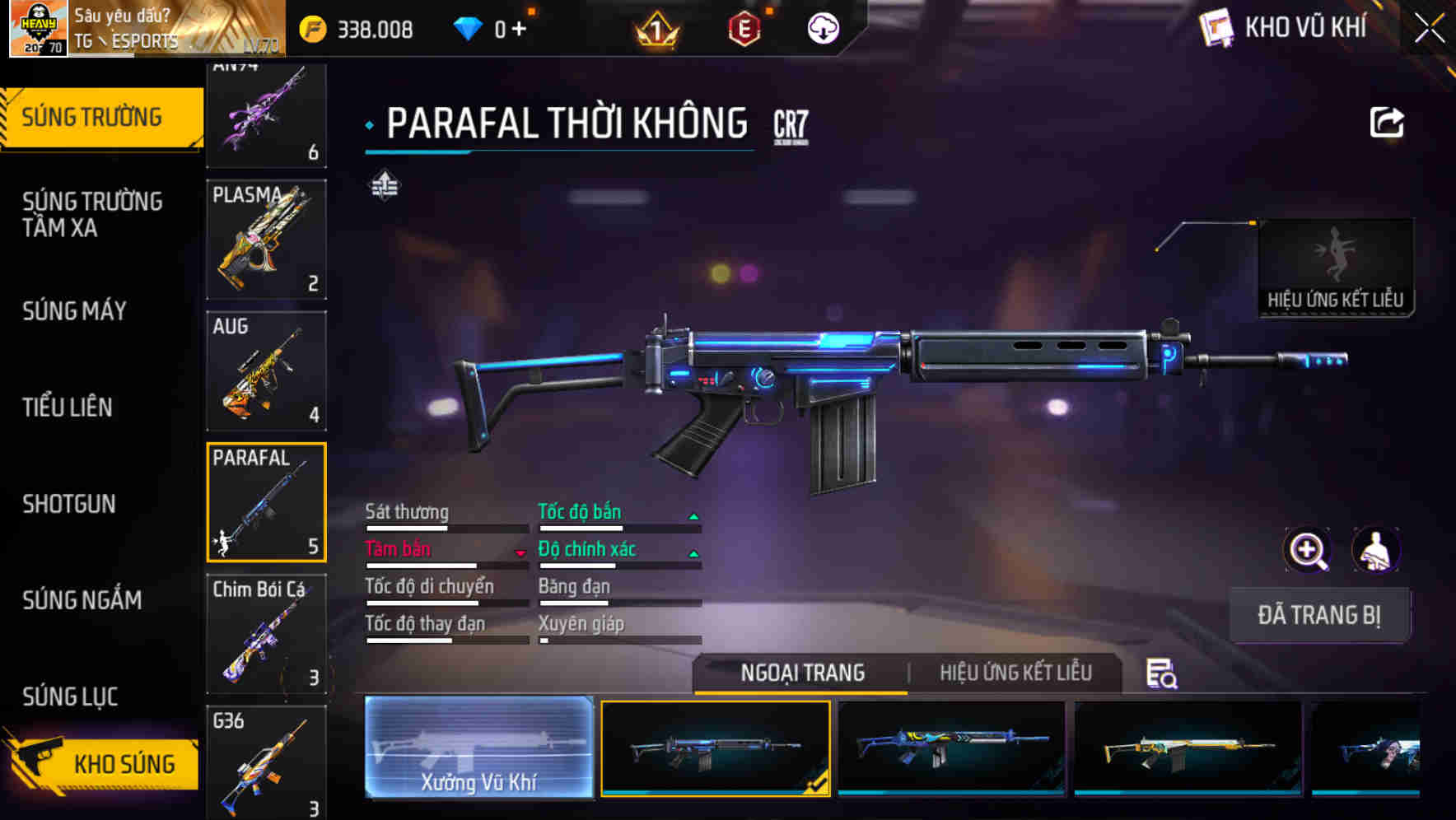
Task: Share the Parafal Thời Không skin
Action: coord(1387,122)
